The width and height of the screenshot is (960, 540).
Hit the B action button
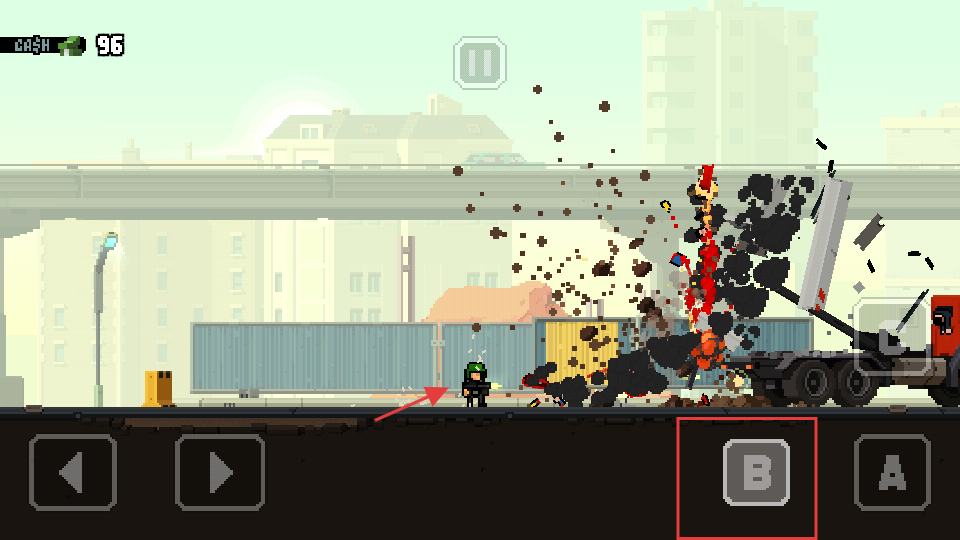pos(756,472)
